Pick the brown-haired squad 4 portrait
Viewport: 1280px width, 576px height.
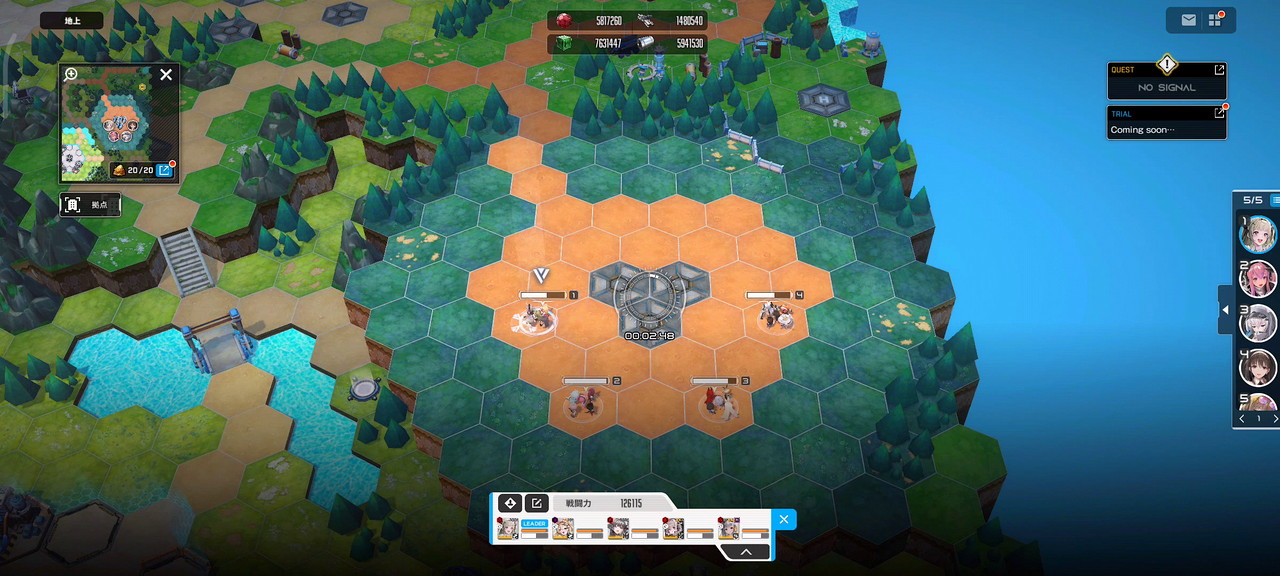click(x=1258, y=367)
